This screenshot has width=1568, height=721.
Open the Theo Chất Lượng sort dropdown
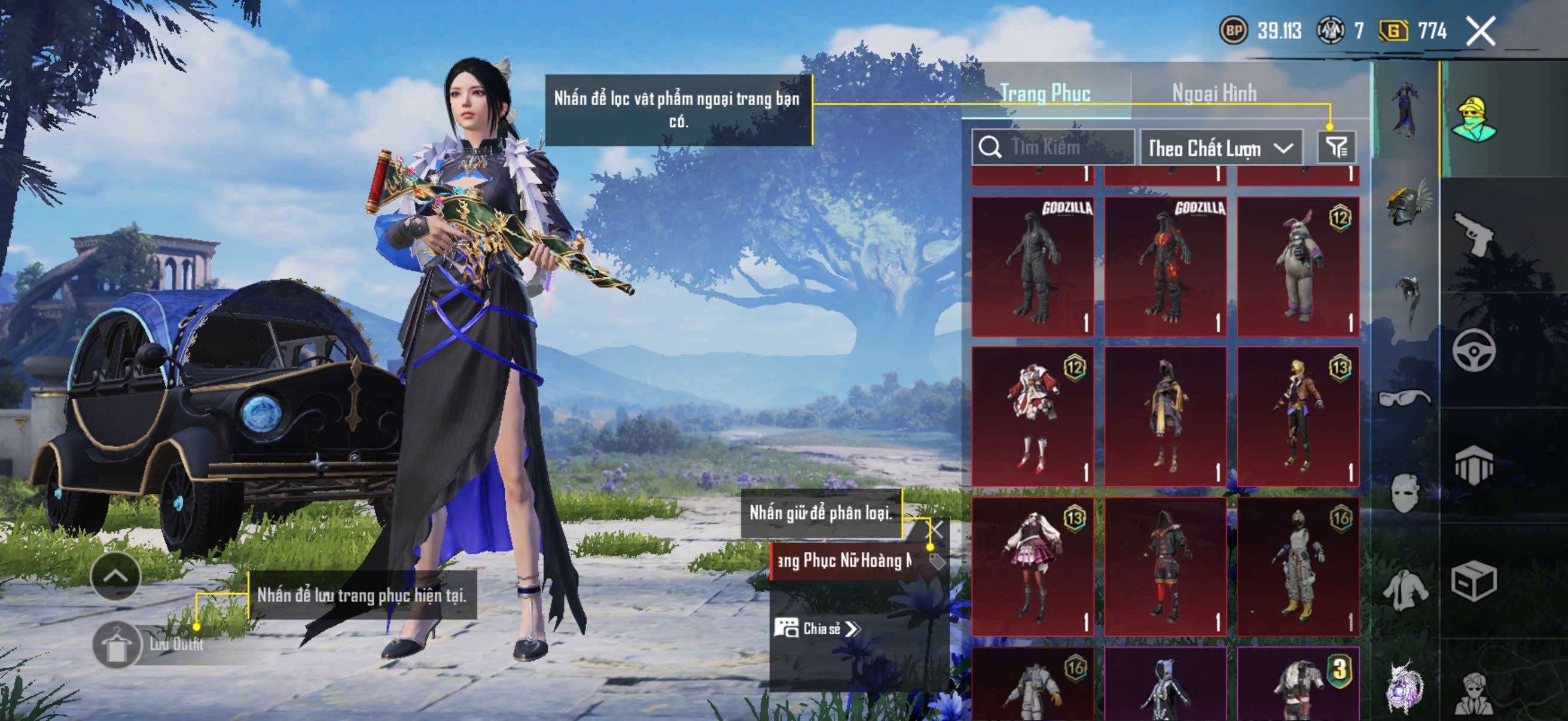pos(1221,148)
